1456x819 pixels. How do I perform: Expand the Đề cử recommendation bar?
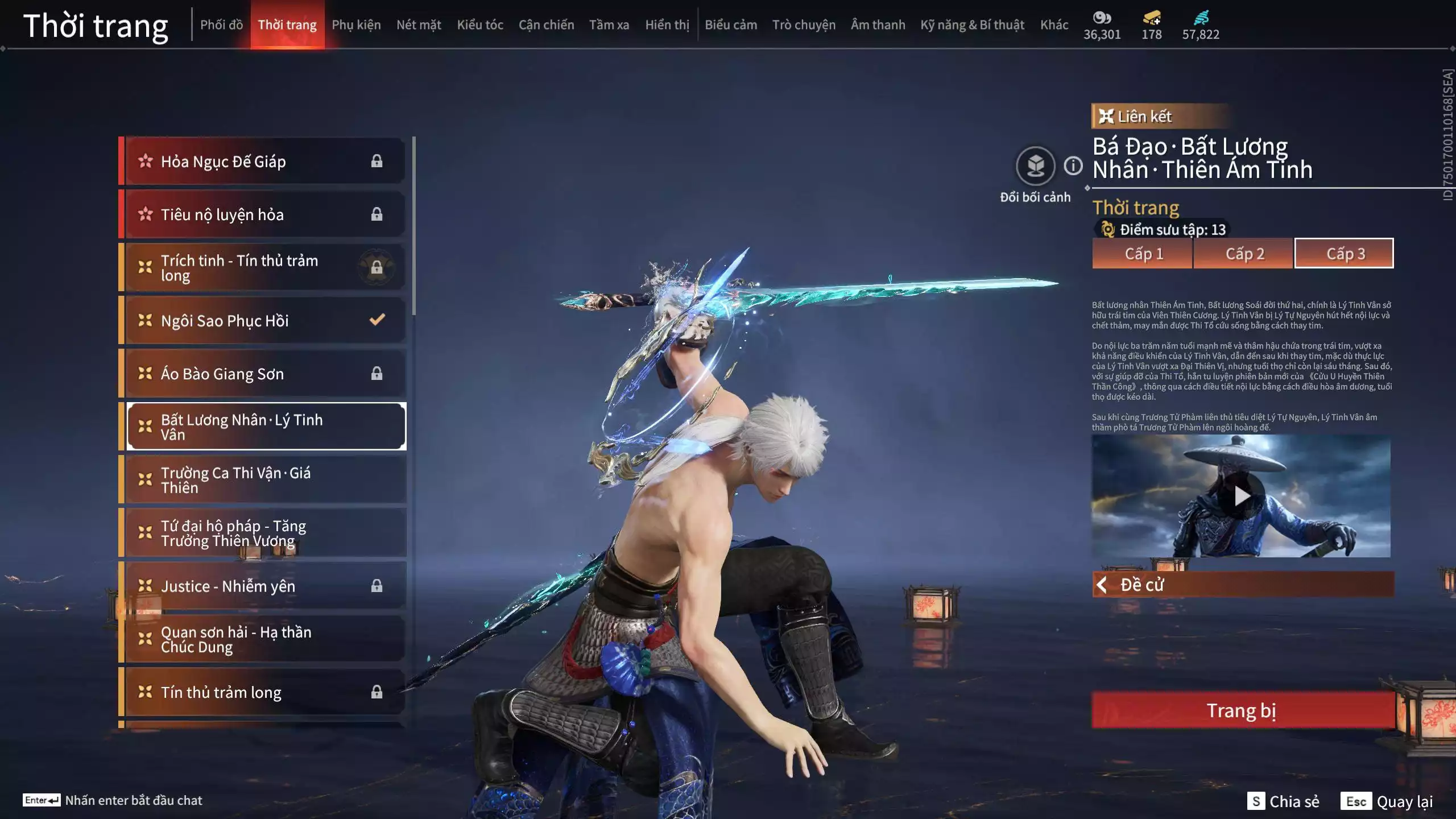click(x=1243, y=585)
